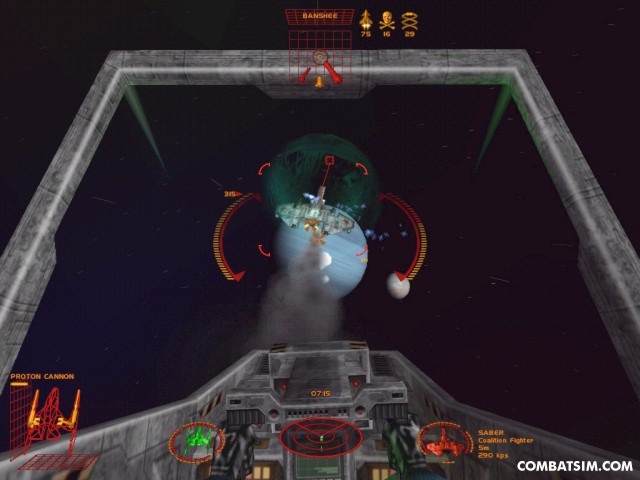
Task: Open the circular radar scope
Action: [x=314, y=436]
